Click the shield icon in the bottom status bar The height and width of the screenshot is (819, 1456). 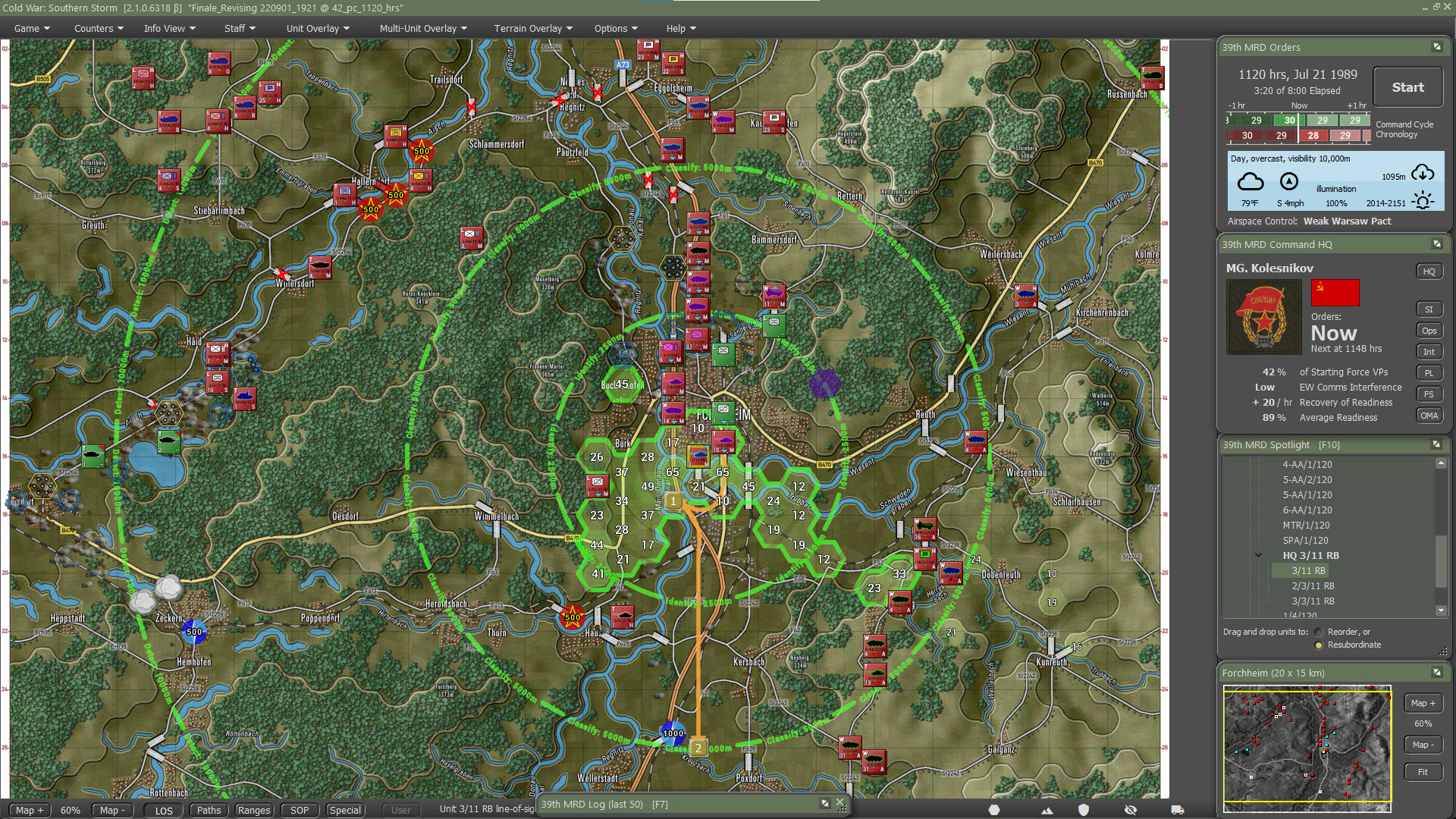click(x=1084, y=811)
